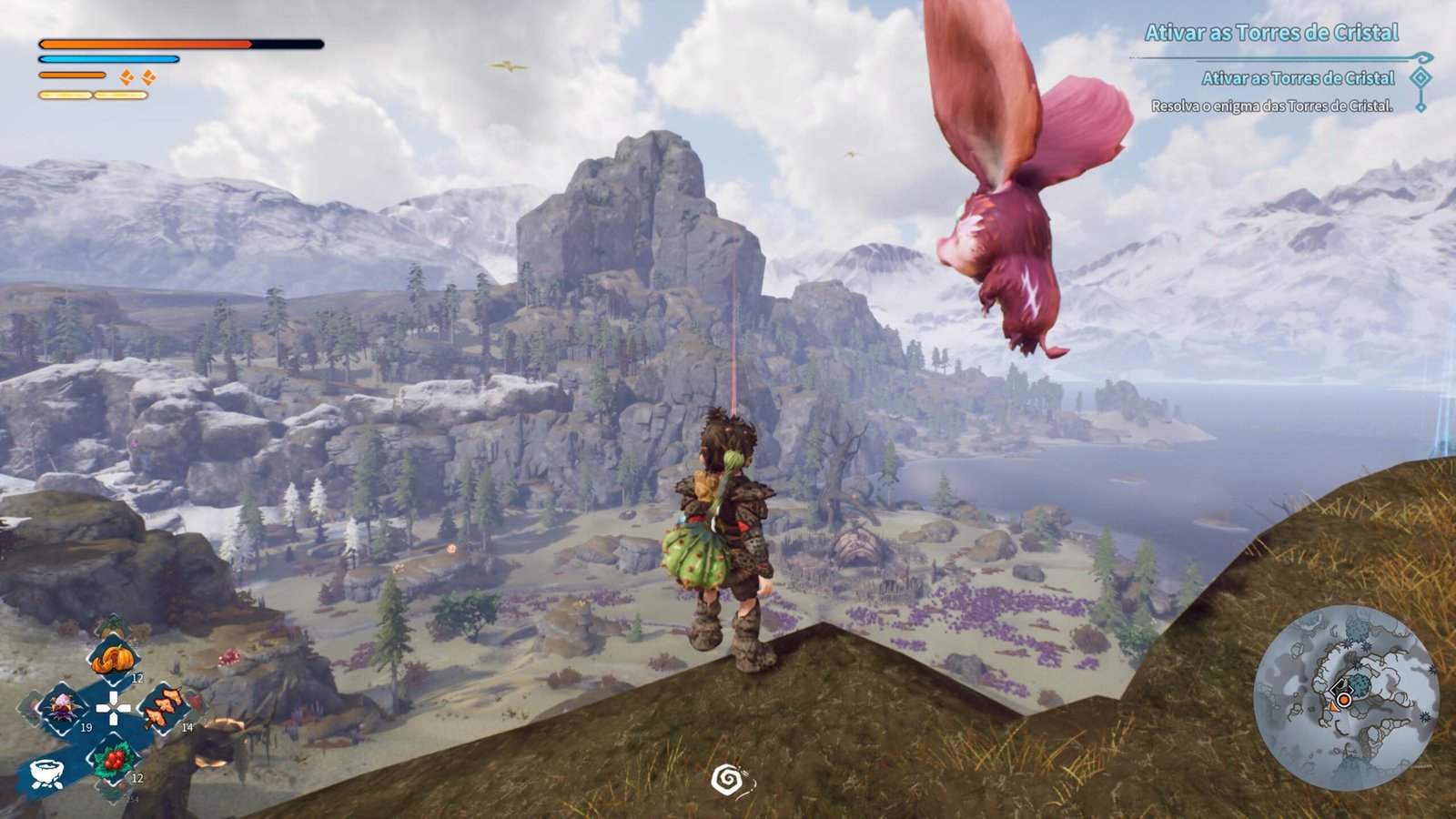Select the red berries item slot

pos(114,759)
